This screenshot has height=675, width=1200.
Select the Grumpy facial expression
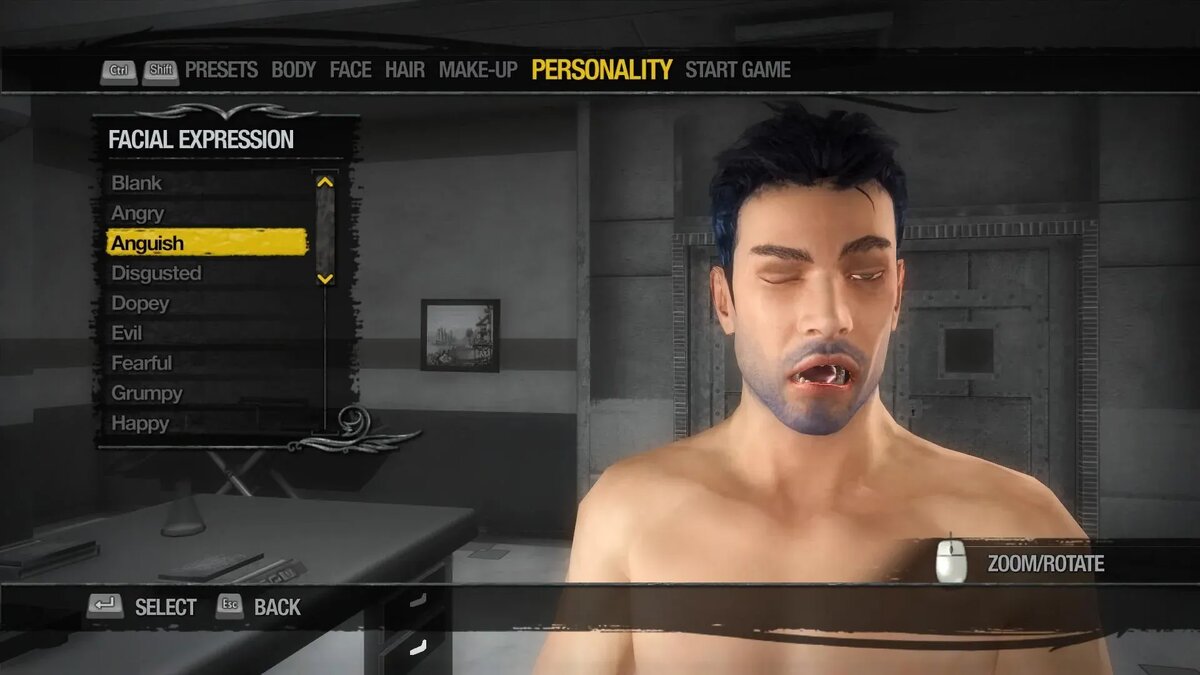point(147,393)
